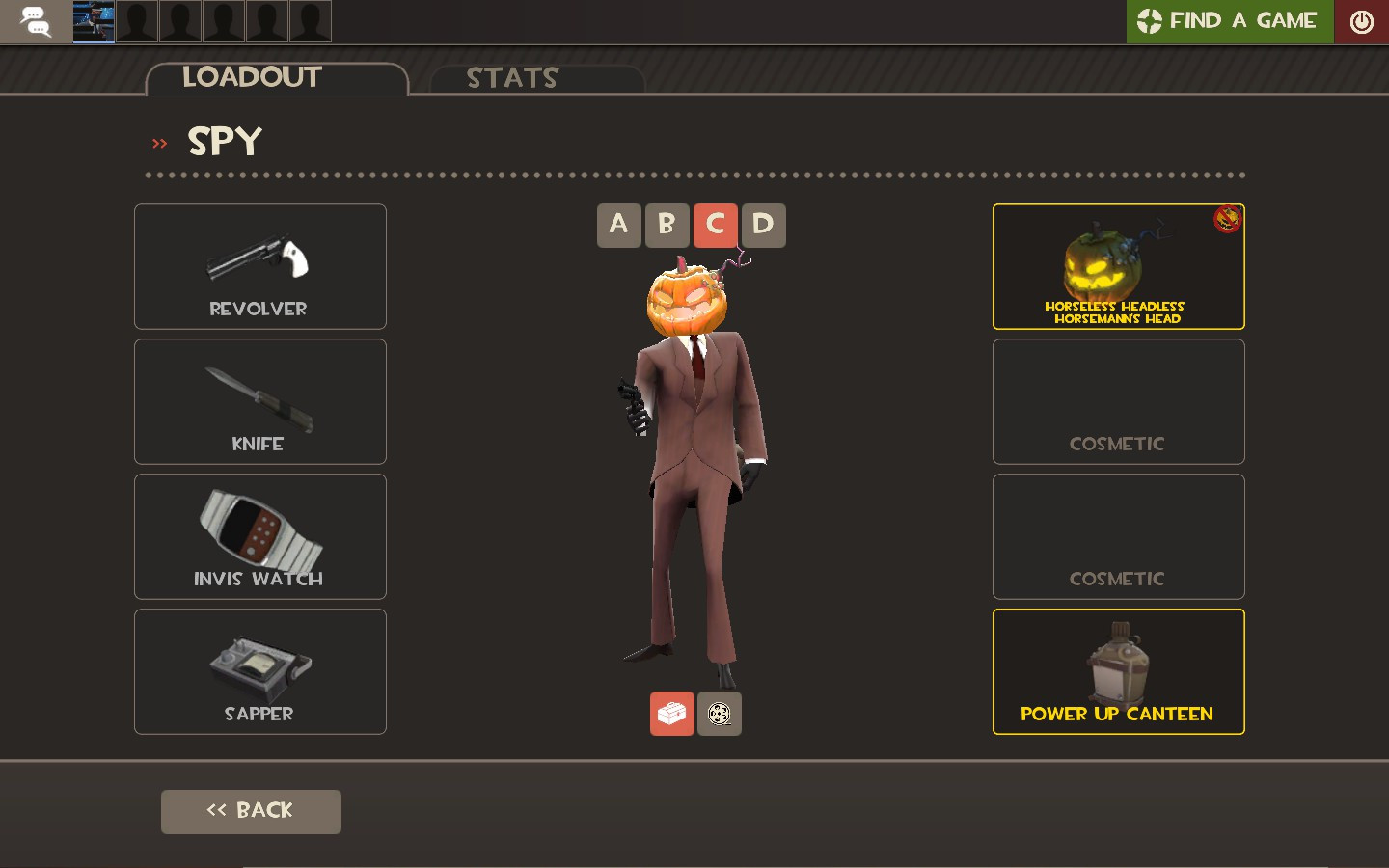Select loadout preset B
The height and width of the screenshot is (868, 1389).
coord(667,225)
